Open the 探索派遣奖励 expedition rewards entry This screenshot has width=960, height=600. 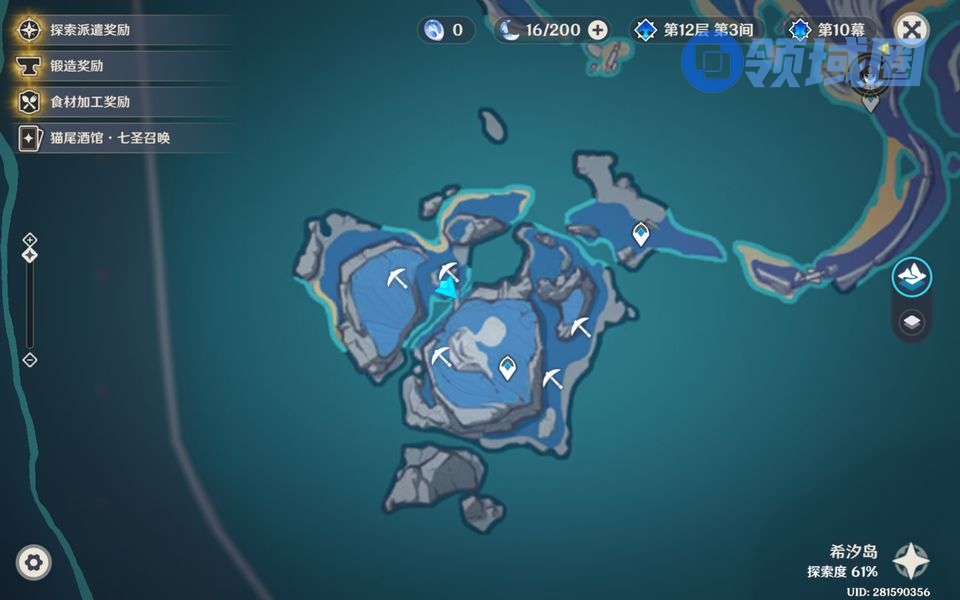(x=90, y=30)
